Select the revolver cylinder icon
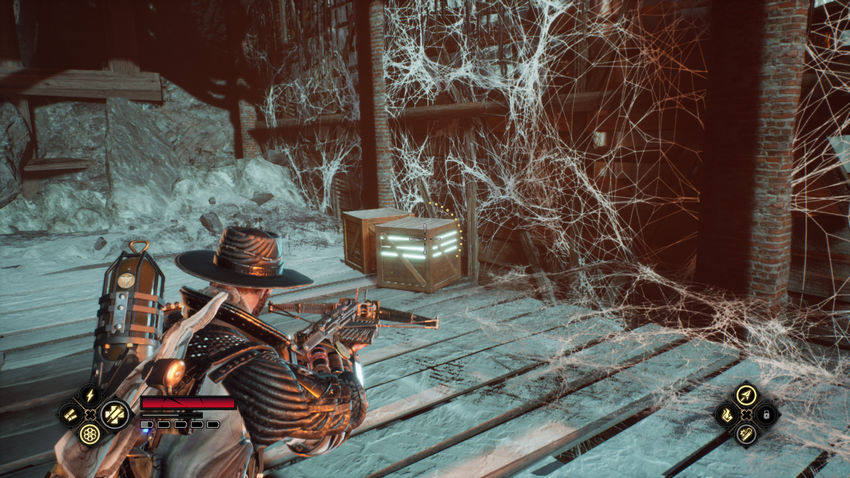Screen dimensions: 850x478 [x=90, y=434]
